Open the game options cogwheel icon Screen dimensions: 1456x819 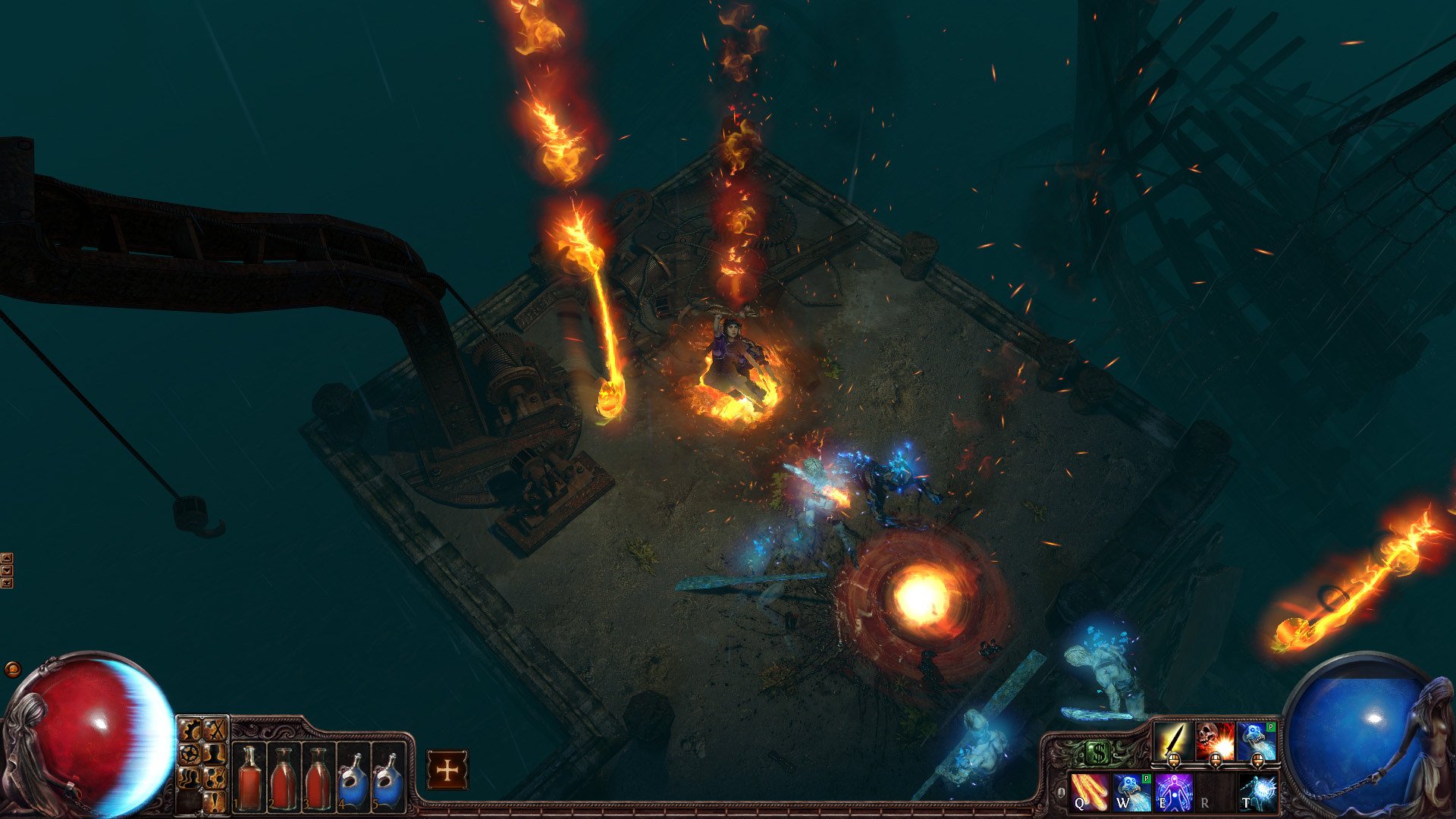pyautogui.click(x=190, y=729)
